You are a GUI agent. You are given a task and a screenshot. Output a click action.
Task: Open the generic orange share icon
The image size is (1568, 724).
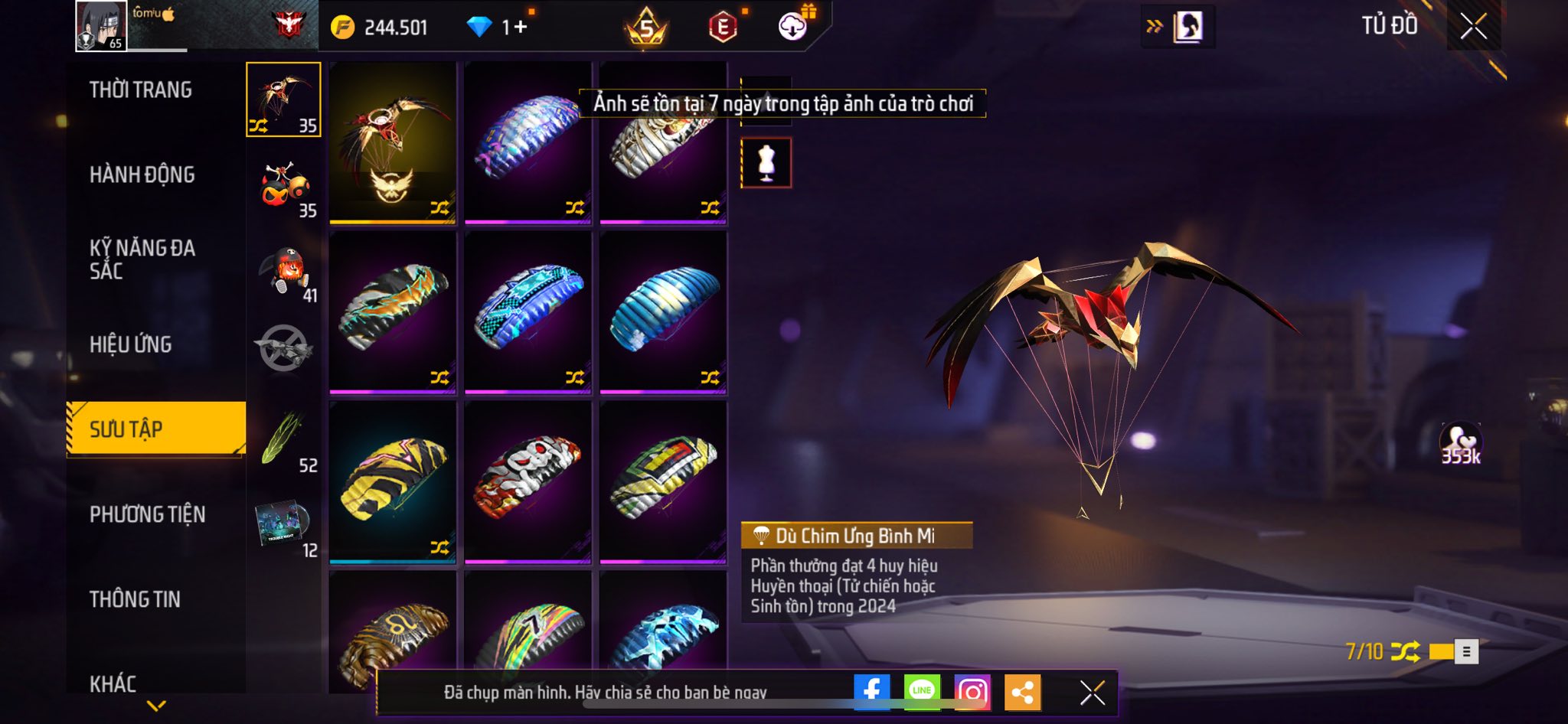click(x=1022, y=692)
